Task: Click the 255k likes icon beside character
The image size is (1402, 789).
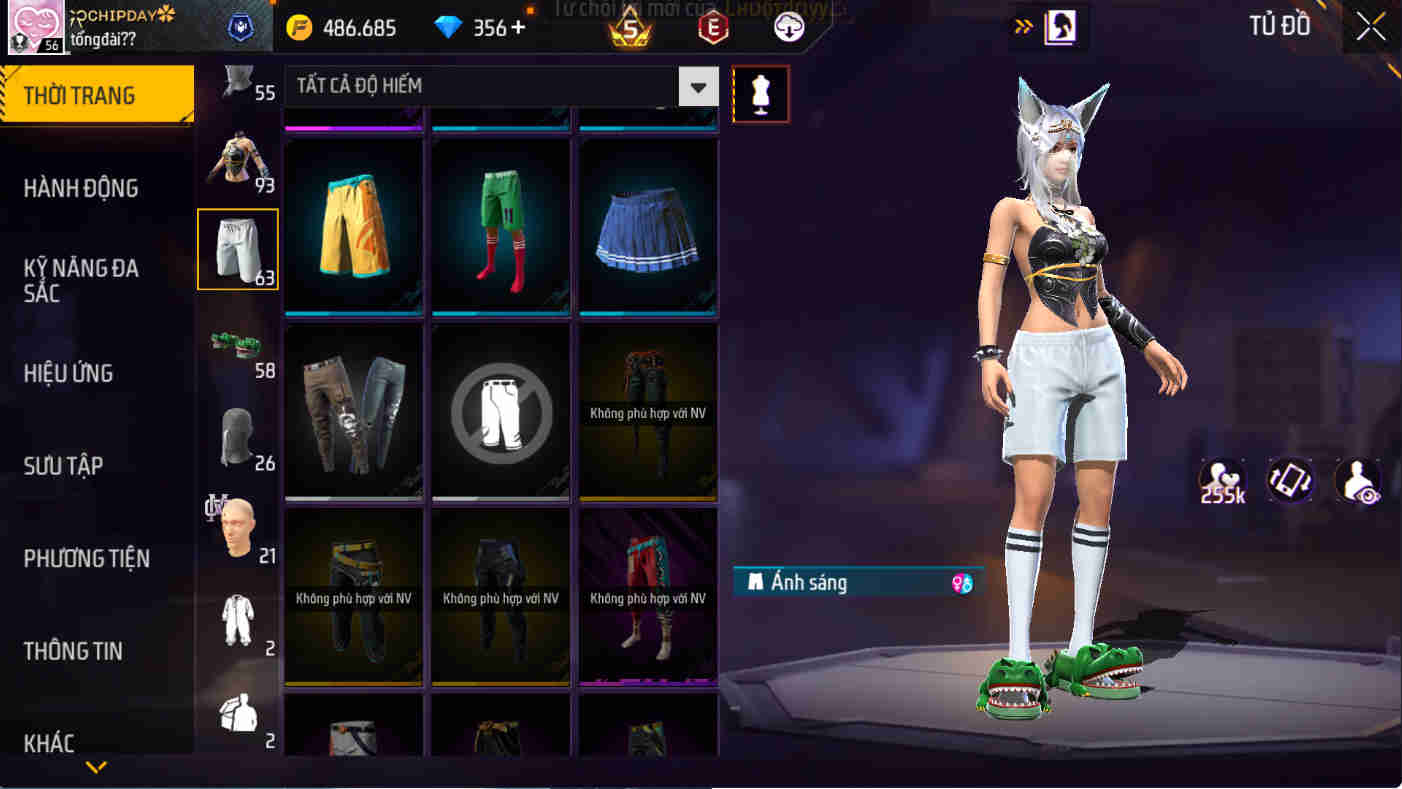Action: tap(1220, 481)
